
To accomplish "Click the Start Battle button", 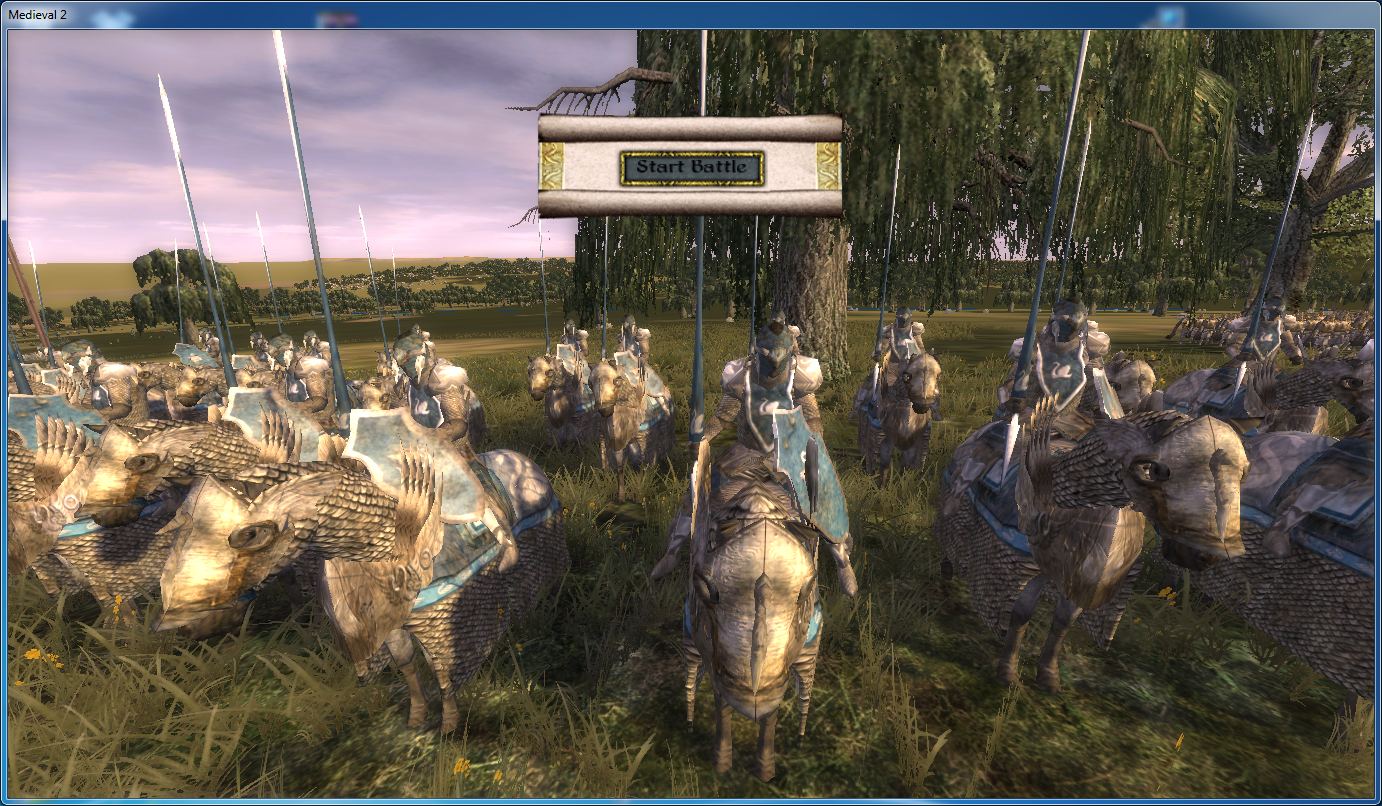I will (x=691, y=168).
